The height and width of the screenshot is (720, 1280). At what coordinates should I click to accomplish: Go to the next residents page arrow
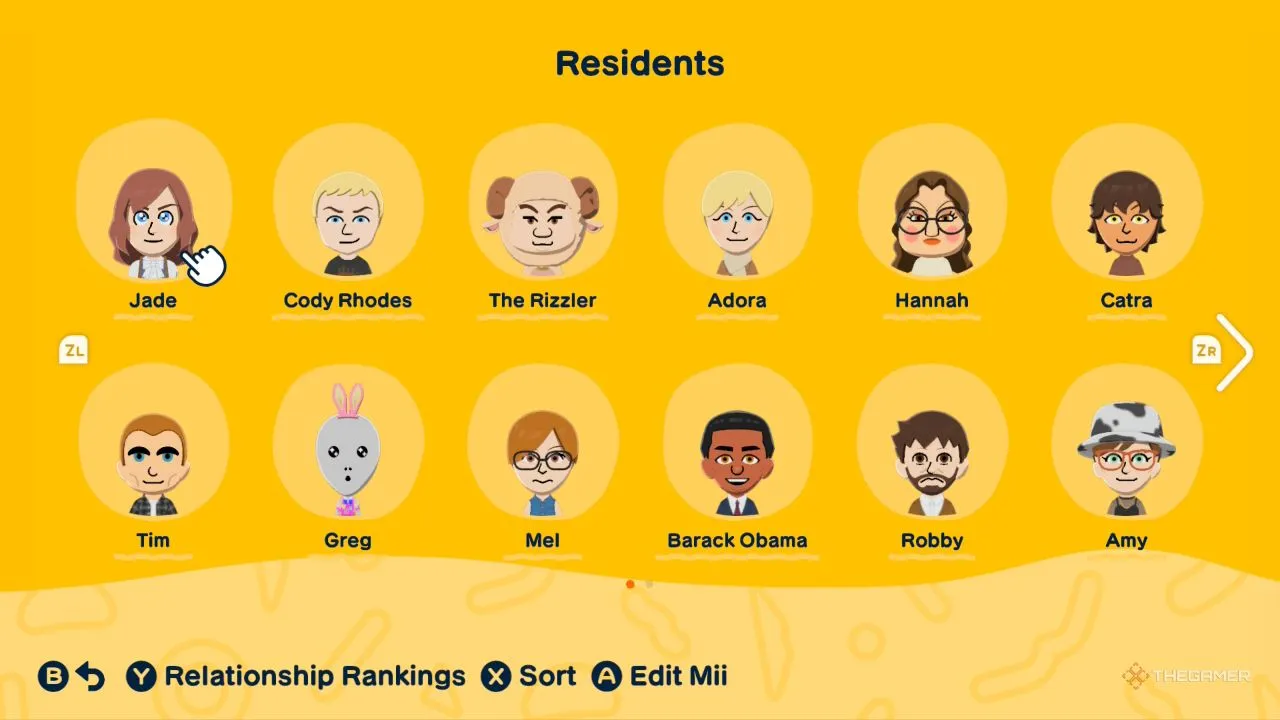(x=1234, y=352)
